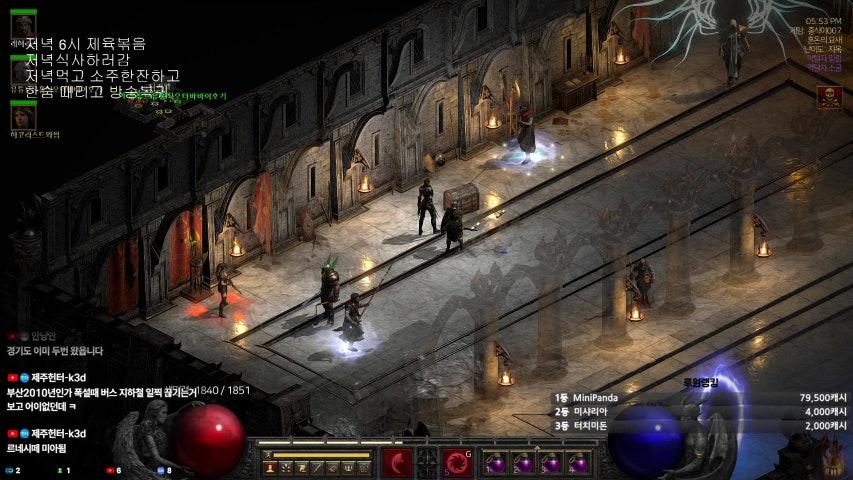Click the top party member portrait

point(23,24)
